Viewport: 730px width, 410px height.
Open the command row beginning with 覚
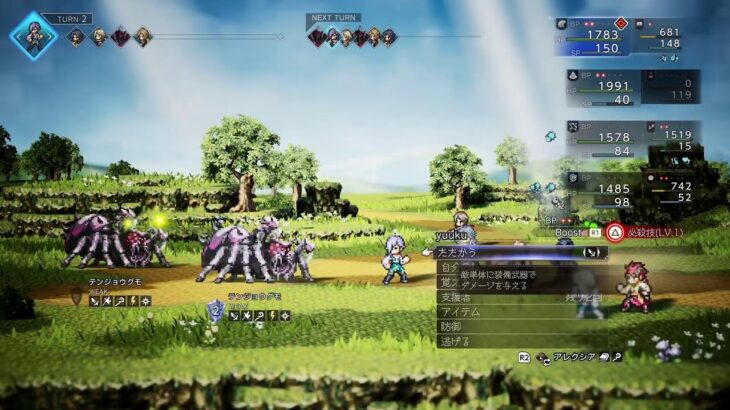pos(447,283)
